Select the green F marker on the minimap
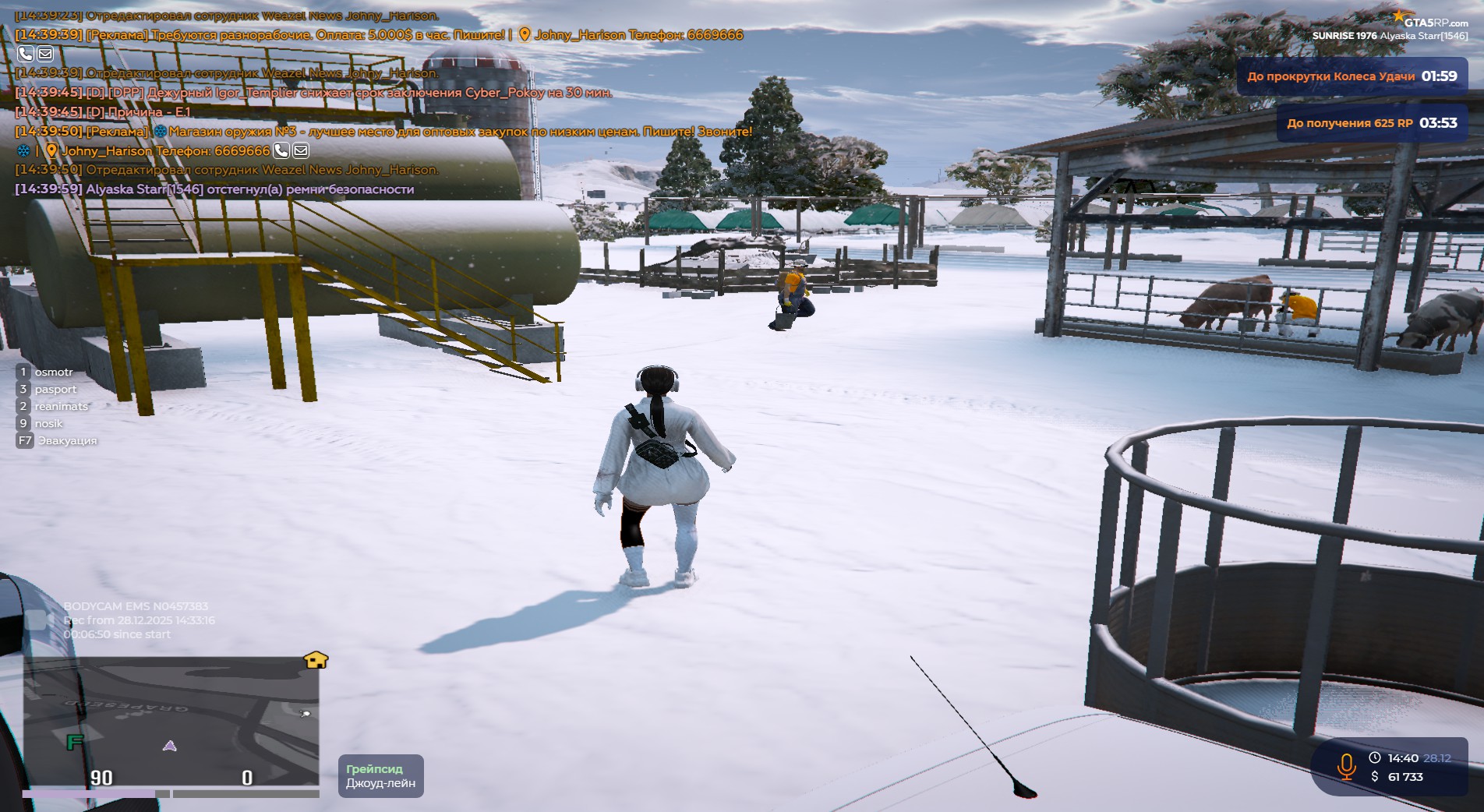Image resolution: width=1484 pixels, height=812 pixels. click(x=75, y=741)
